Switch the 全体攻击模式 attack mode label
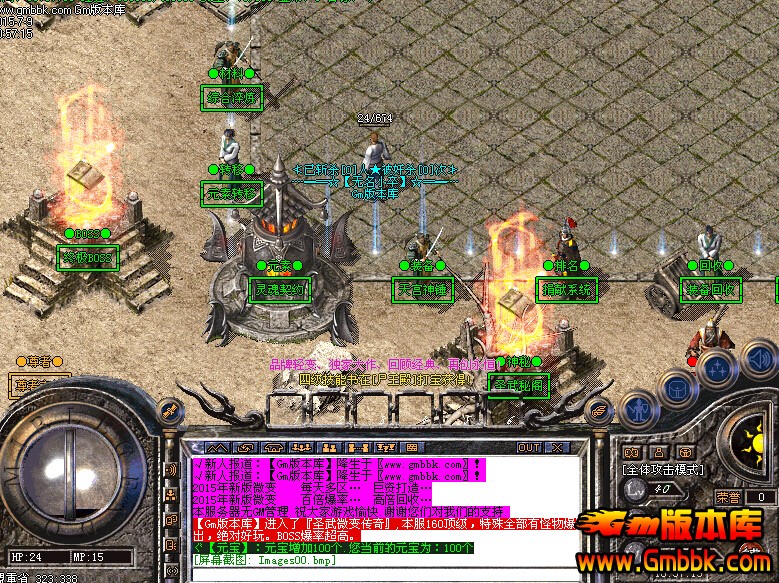The width and height of the screenshot is (779, 583). [663, 469]
